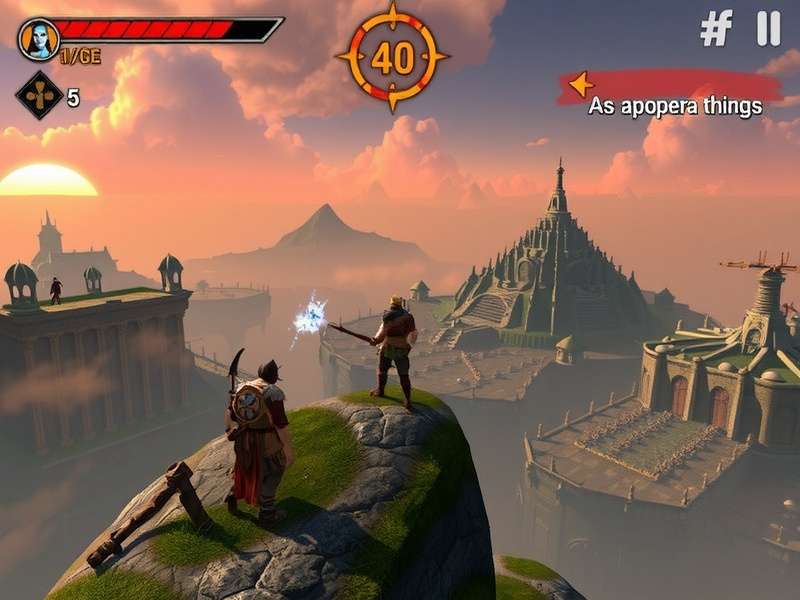
Task: Pause the game with the pause button
Action: [x=768, y=28]
